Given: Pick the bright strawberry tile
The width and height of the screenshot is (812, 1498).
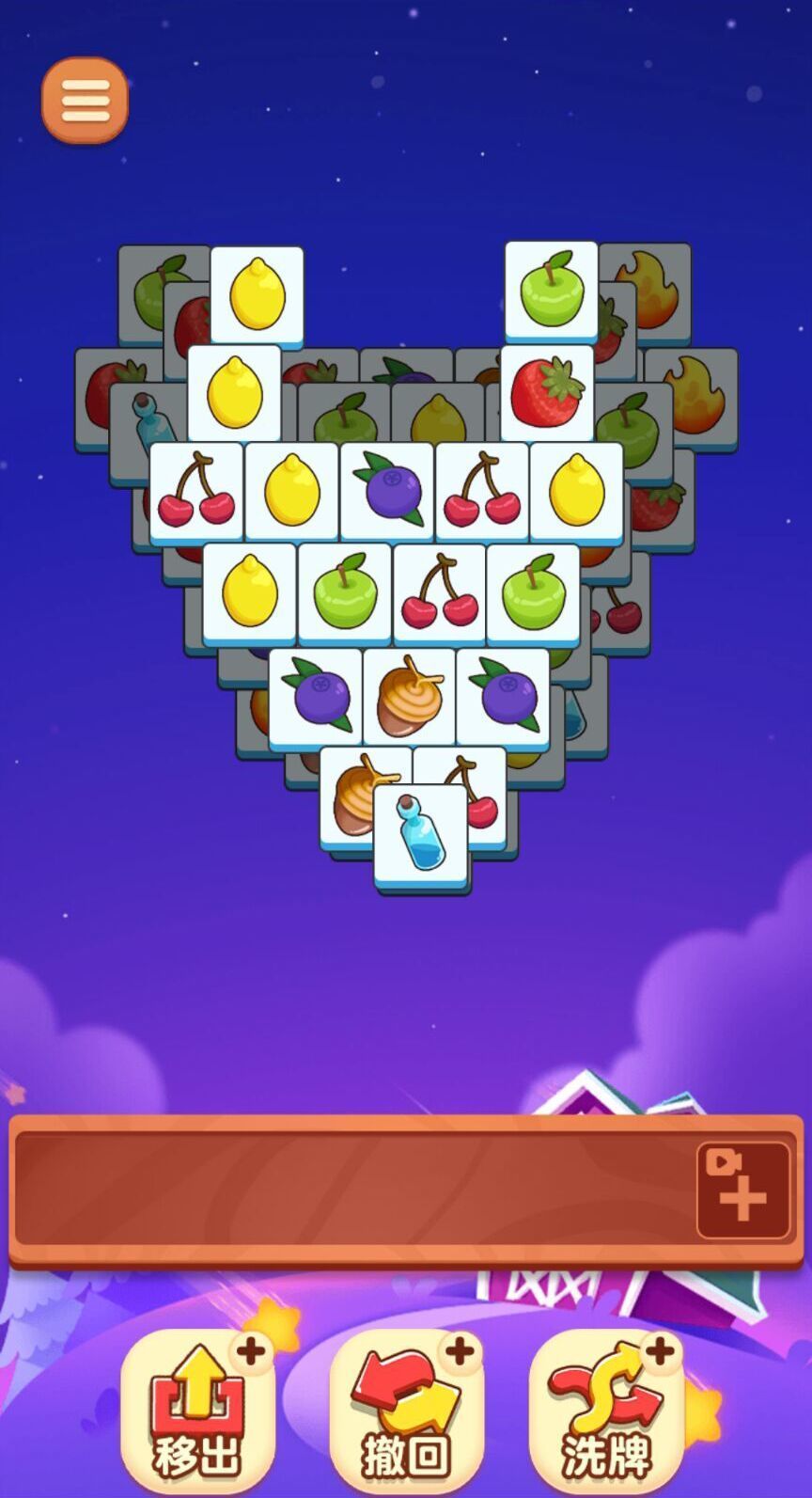Looking at the screenshot, I should (547, 392).
